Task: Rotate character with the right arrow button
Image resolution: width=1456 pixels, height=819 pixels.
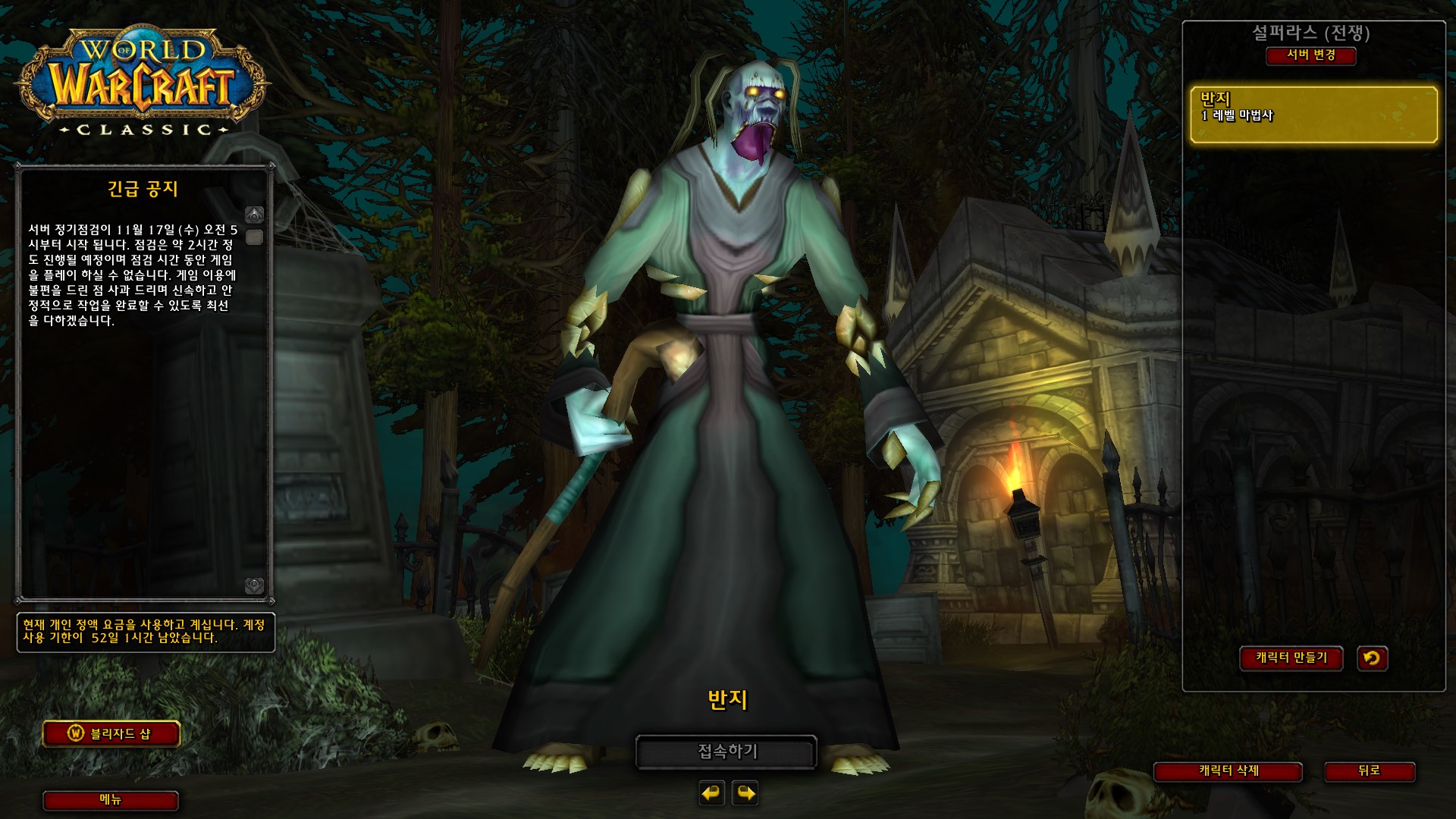Action: 745,793
